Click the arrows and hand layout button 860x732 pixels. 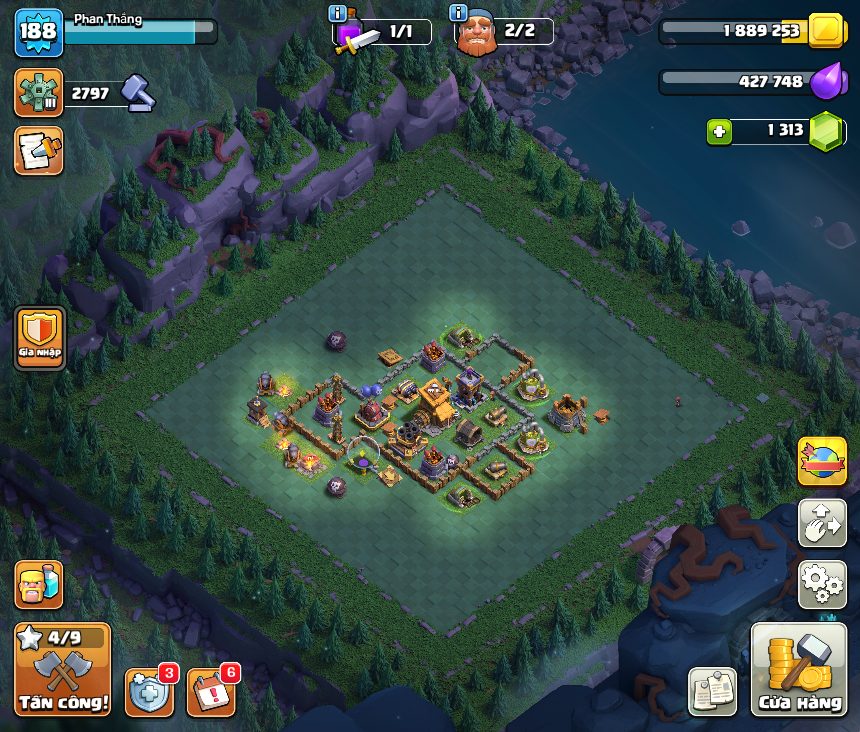click(822, 524)
